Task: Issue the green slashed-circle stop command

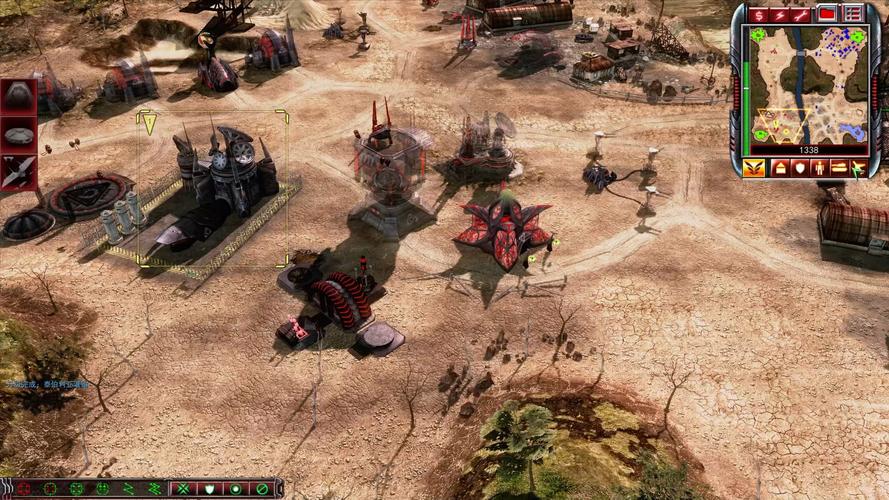Action: coord(261,489)
